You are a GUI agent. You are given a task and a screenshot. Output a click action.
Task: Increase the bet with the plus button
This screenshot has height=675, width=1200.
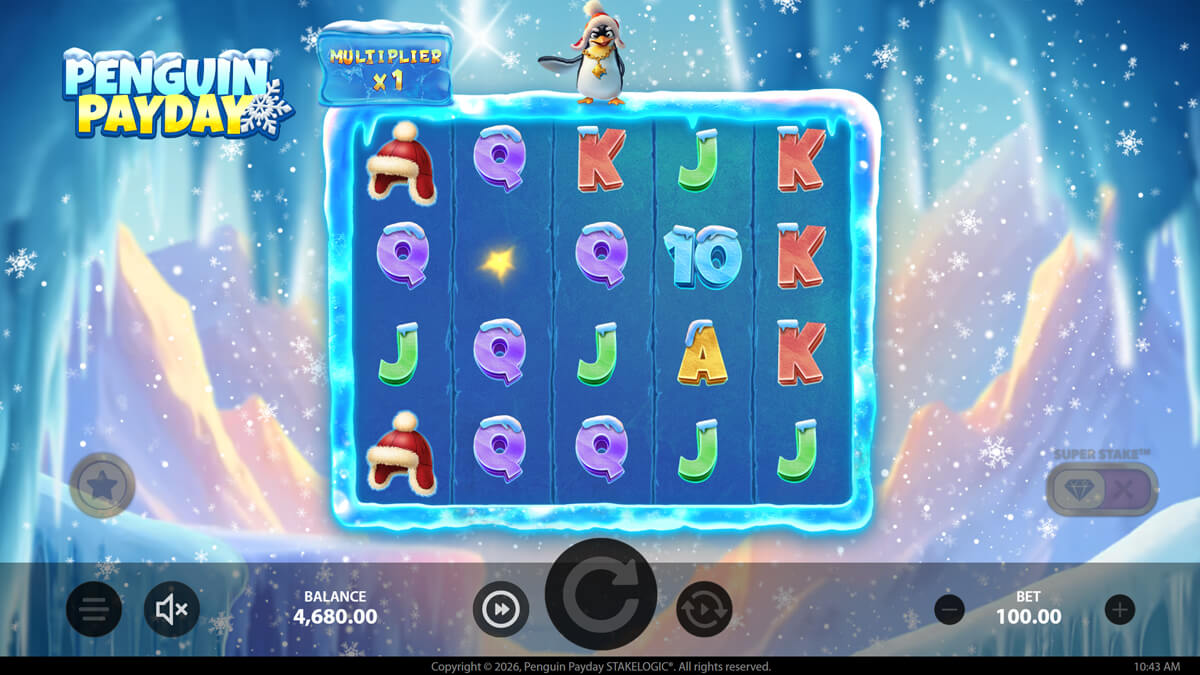coord(1120,609)
